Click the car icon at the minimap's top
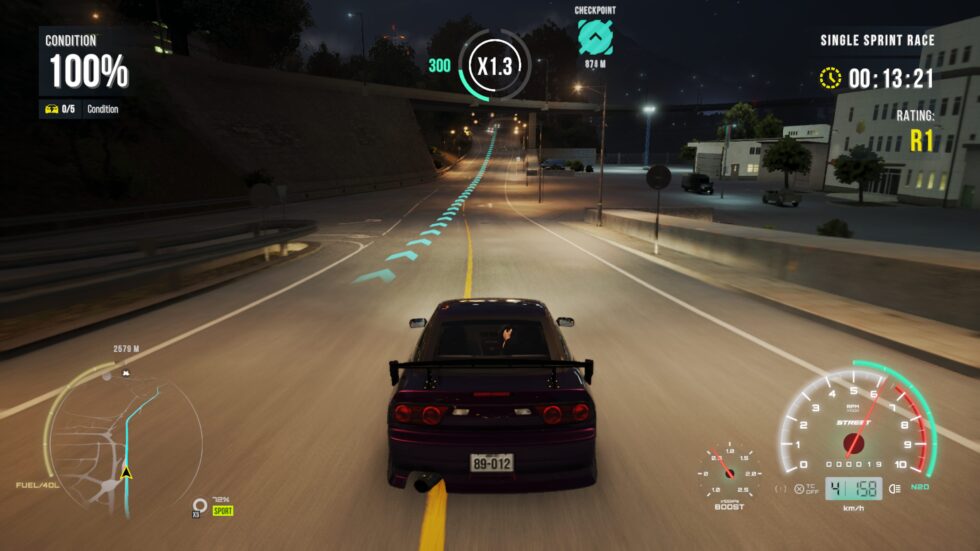 [x=126, y=373]
